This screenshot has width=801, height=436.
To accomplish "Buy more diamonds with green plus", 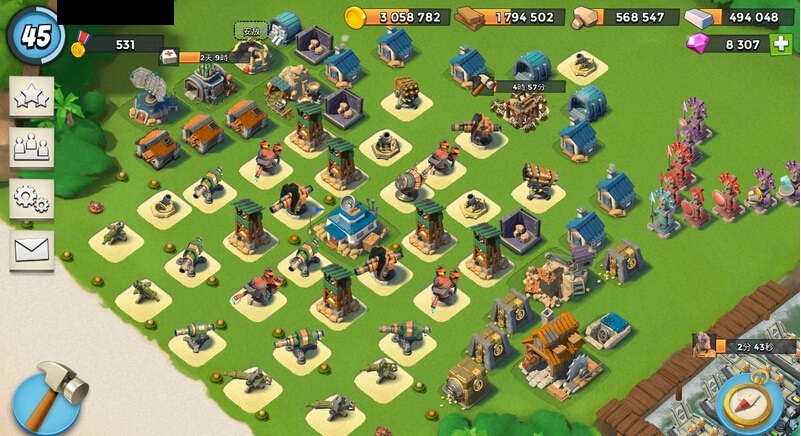I will tap(780, 44).
